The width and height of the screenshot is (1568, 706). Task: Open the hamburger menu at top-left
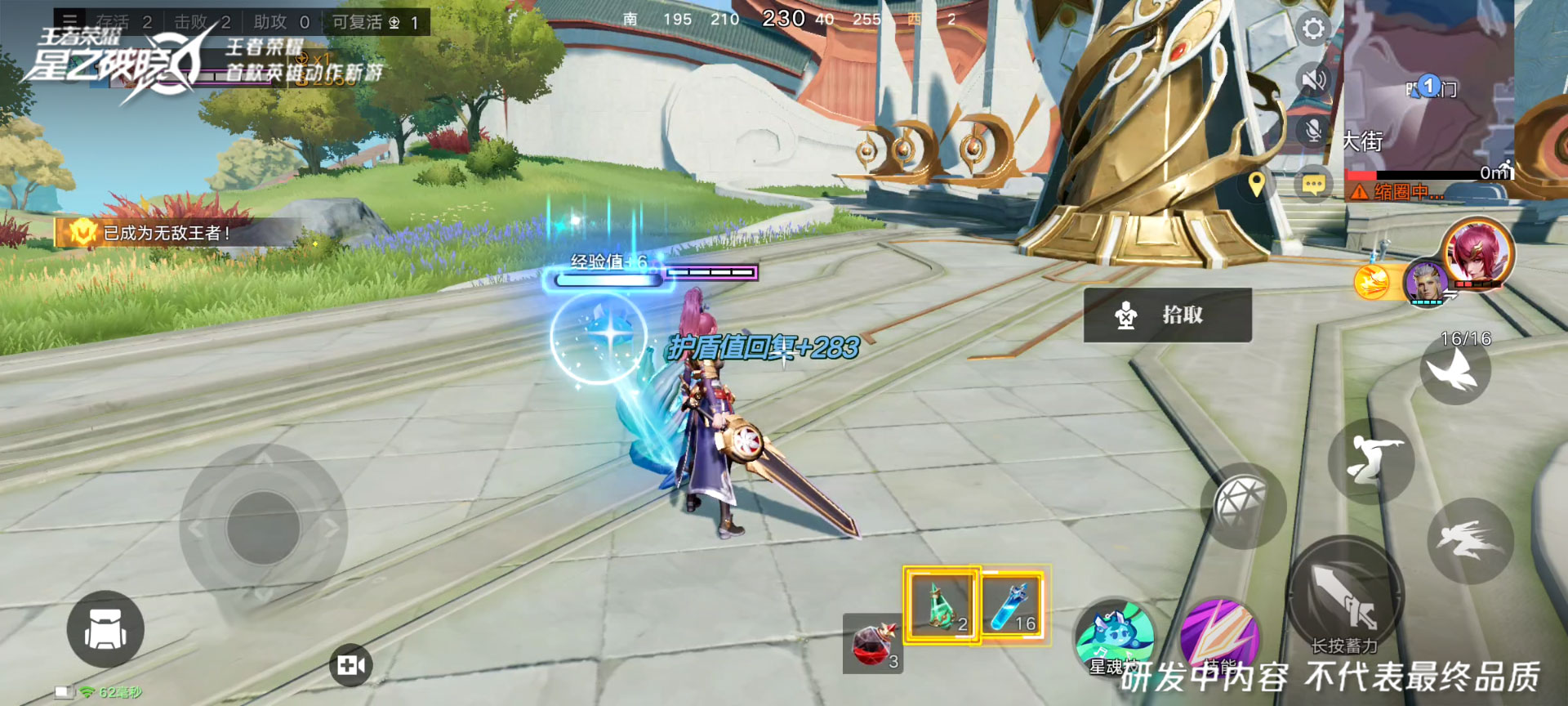(x=70, y=21)
